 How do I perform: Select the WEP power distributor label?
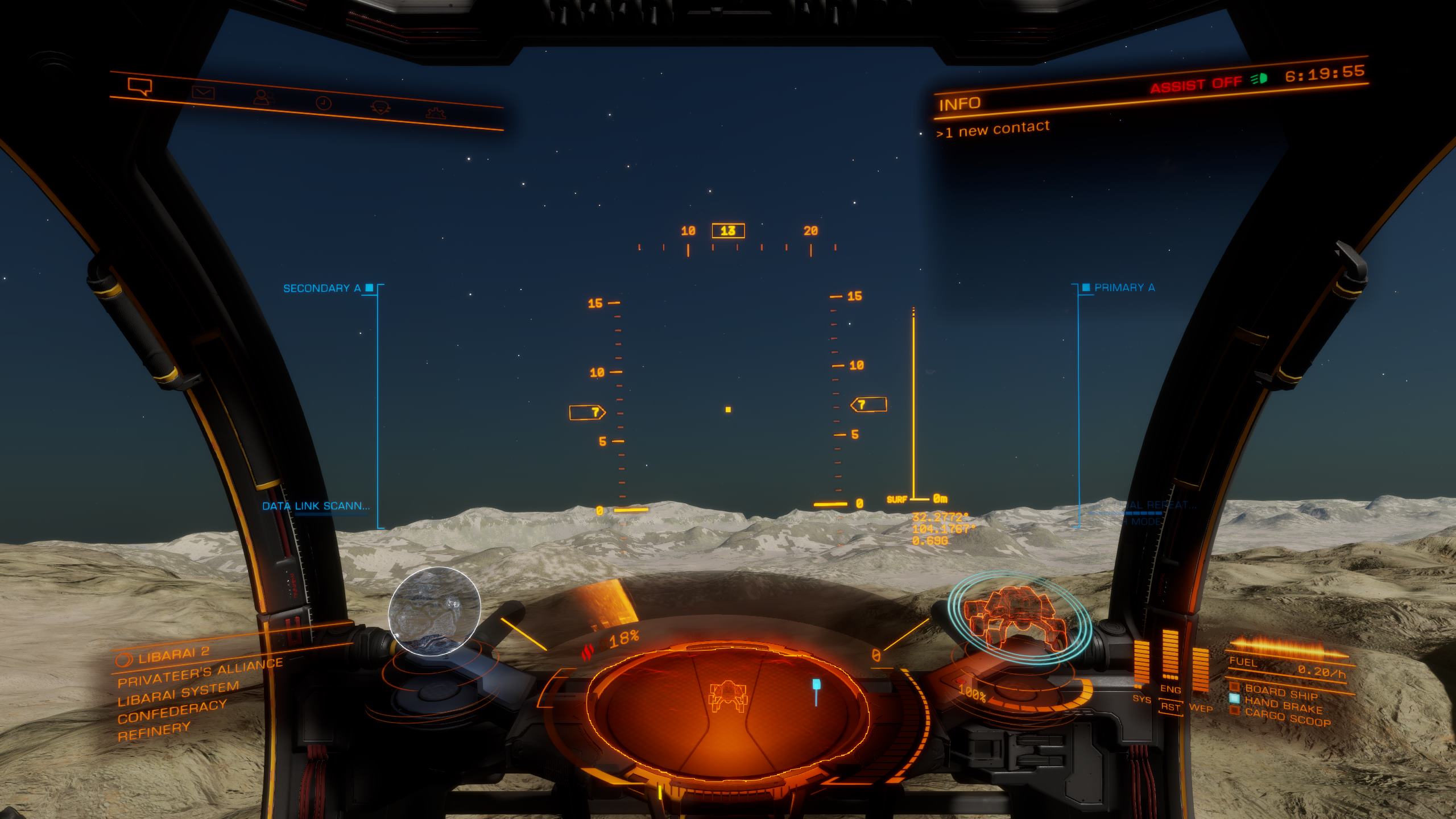1201,708
